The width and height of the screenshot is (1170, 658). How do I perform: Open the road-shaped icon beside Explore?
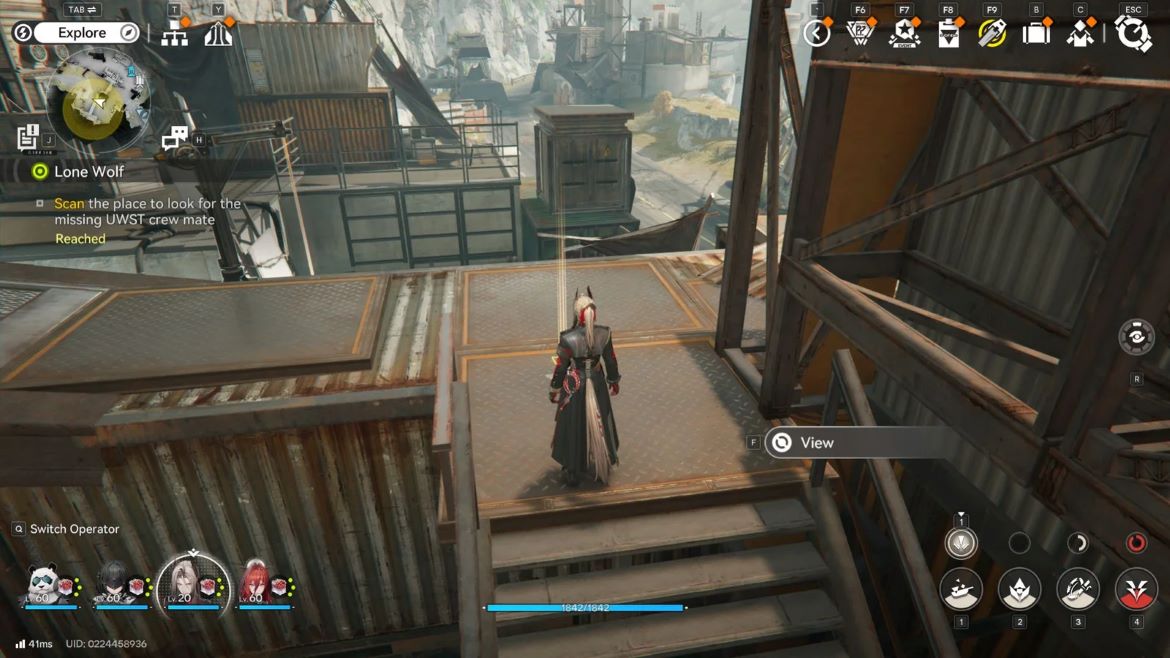(x=218, y=34)
